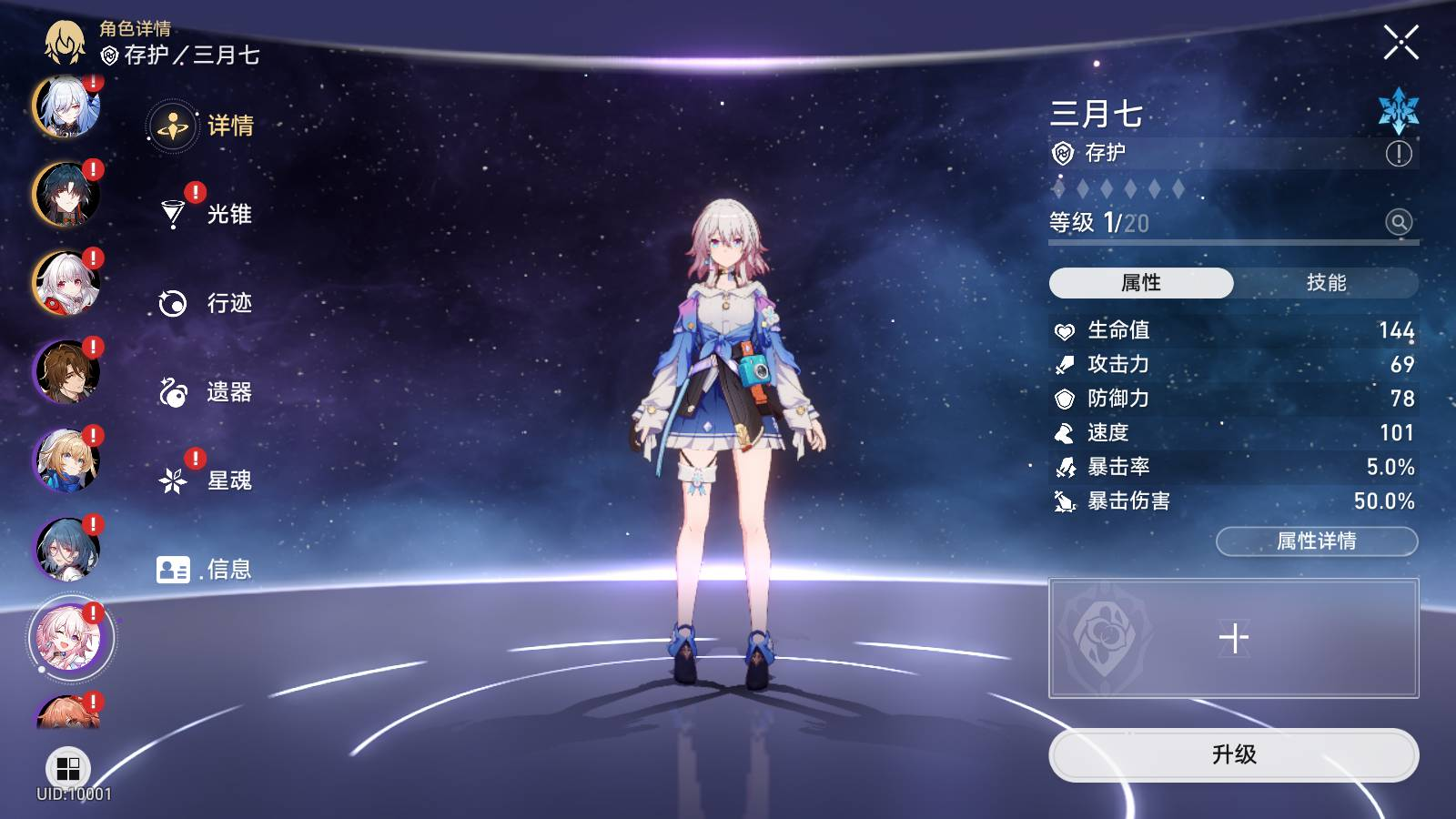1456x819 pixels.
Task: Open the path info exclamation icon
Action: 1399,154
